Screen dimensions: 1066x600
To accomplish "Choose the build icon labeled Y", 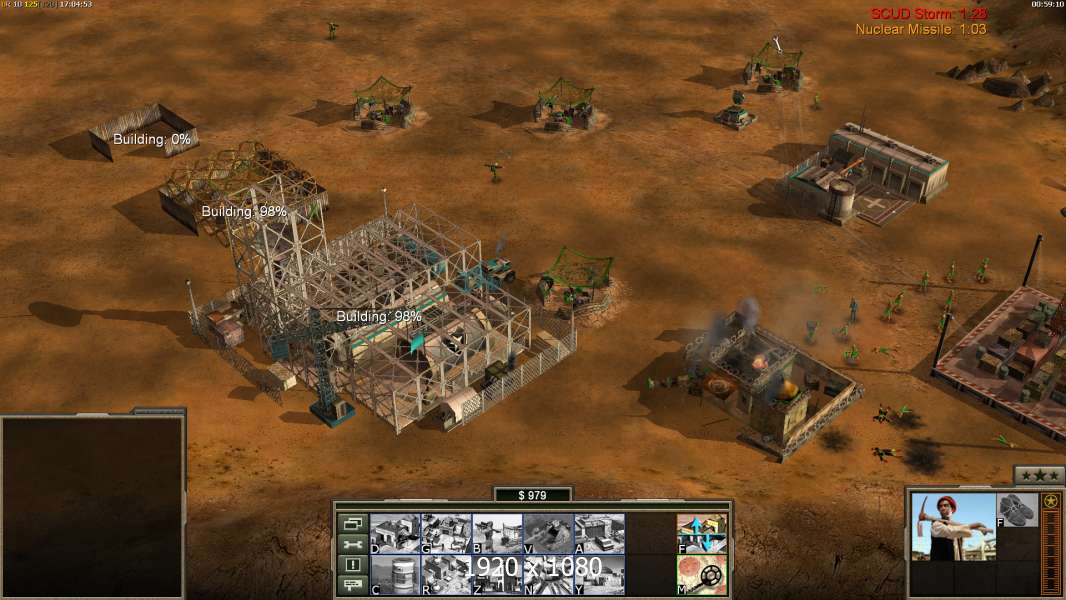I will pyautogui.click(x=599, y=575).
